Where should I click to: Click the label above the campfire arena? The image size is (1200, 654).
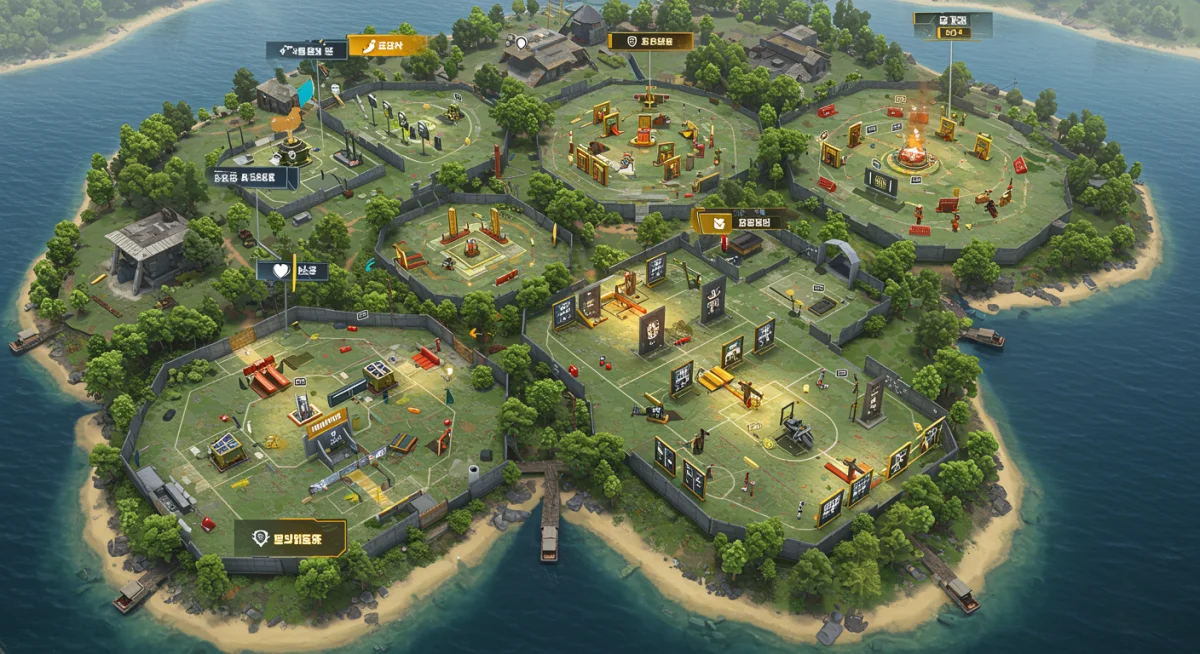click(952, 26)
